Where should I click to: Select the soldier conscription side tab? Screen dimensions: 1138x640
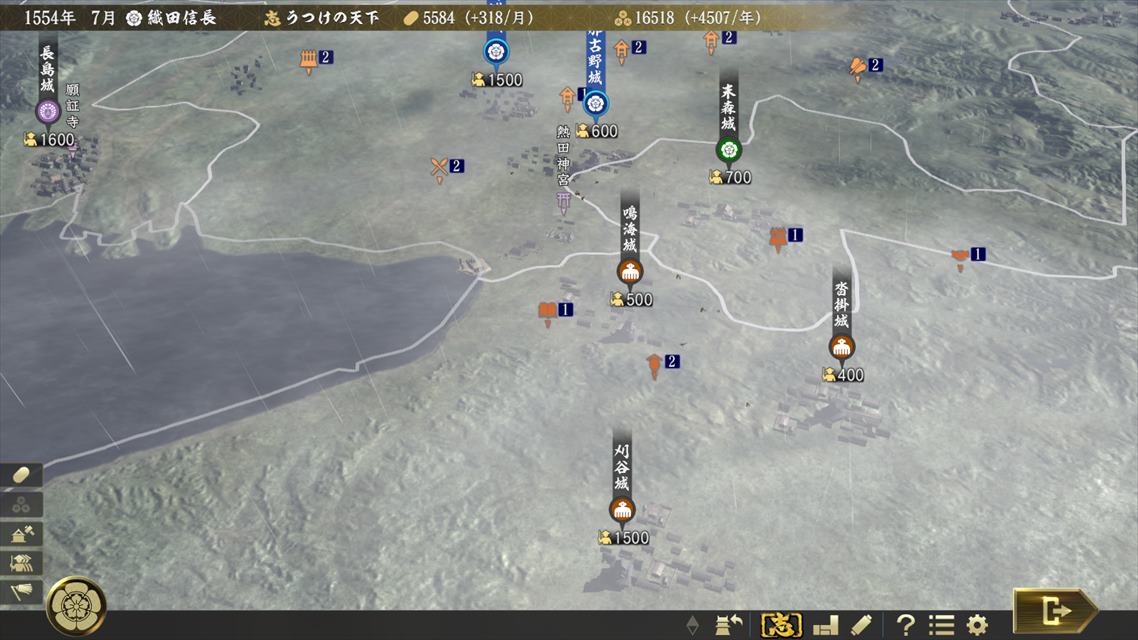pos(24,563)
